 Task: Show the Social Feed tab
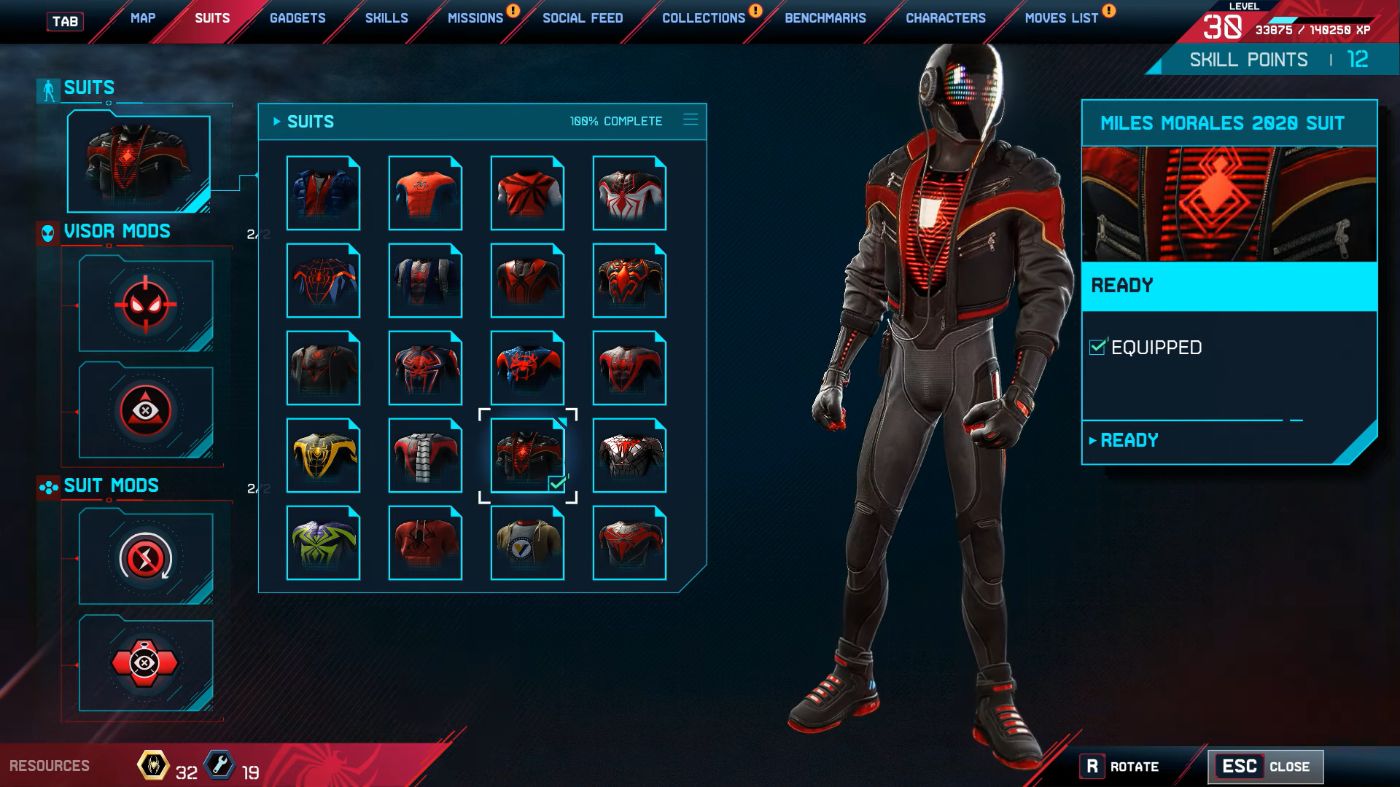coord(582,18)
